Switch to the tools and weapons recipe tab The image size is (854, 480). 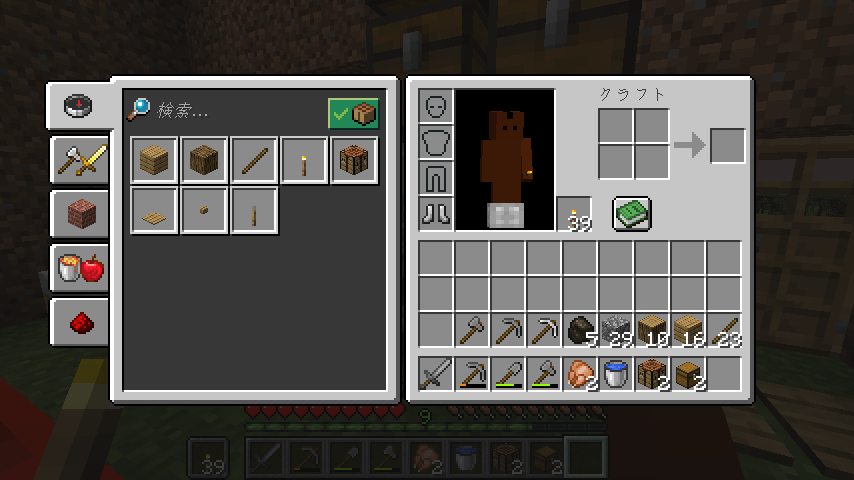pyautogui.click(x=80, y=159)
